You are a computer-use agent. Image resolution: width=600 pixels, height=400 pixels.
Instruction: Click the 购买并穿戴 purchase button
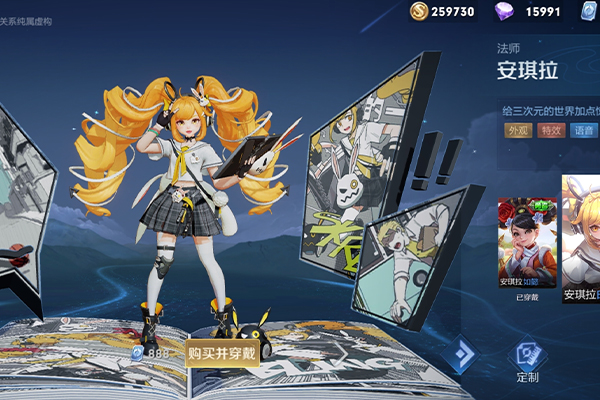[x=221, y=353]
